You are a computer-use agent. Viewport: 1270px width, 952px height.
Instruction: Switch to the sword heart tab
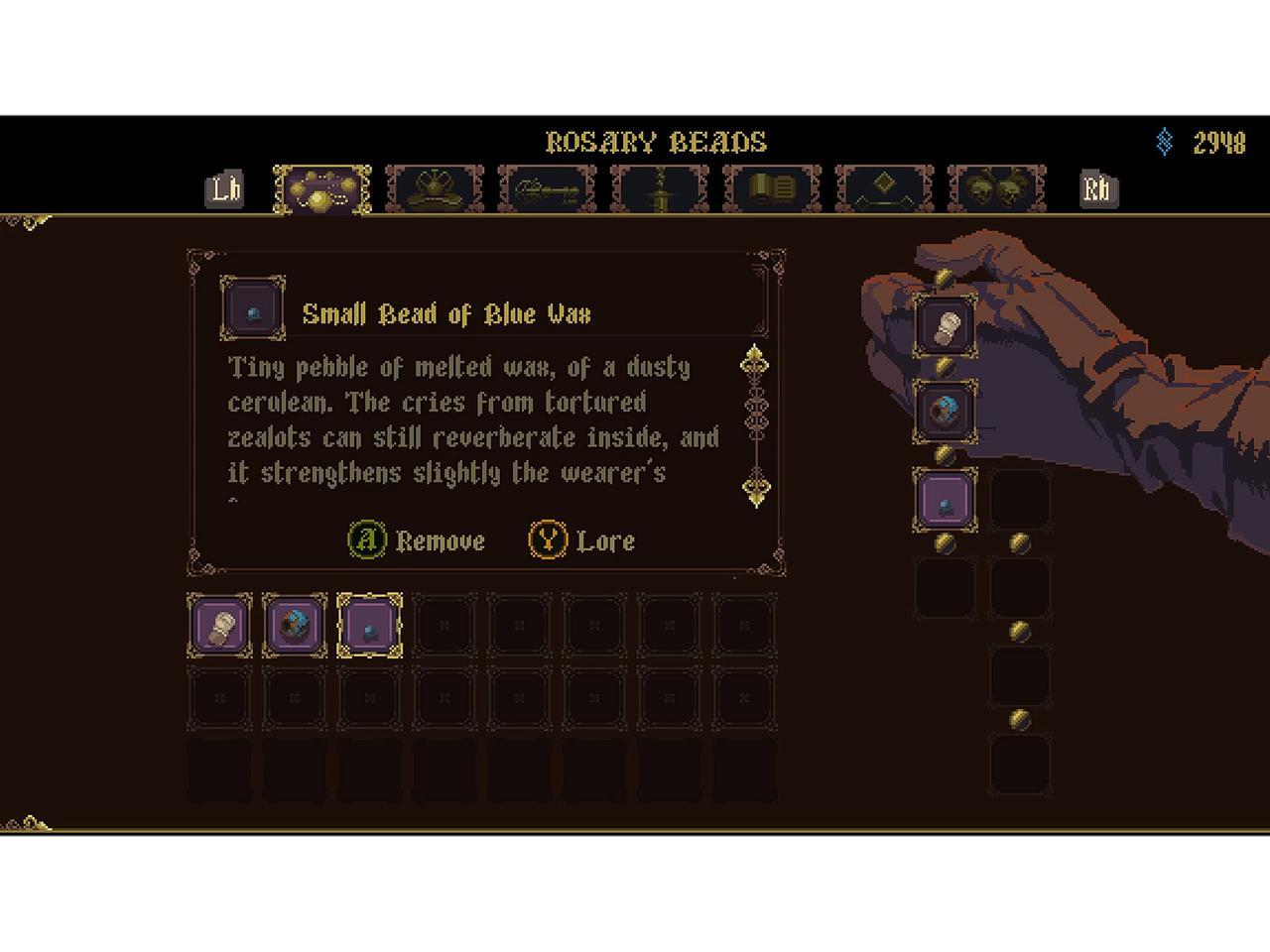tap(660, 188)
